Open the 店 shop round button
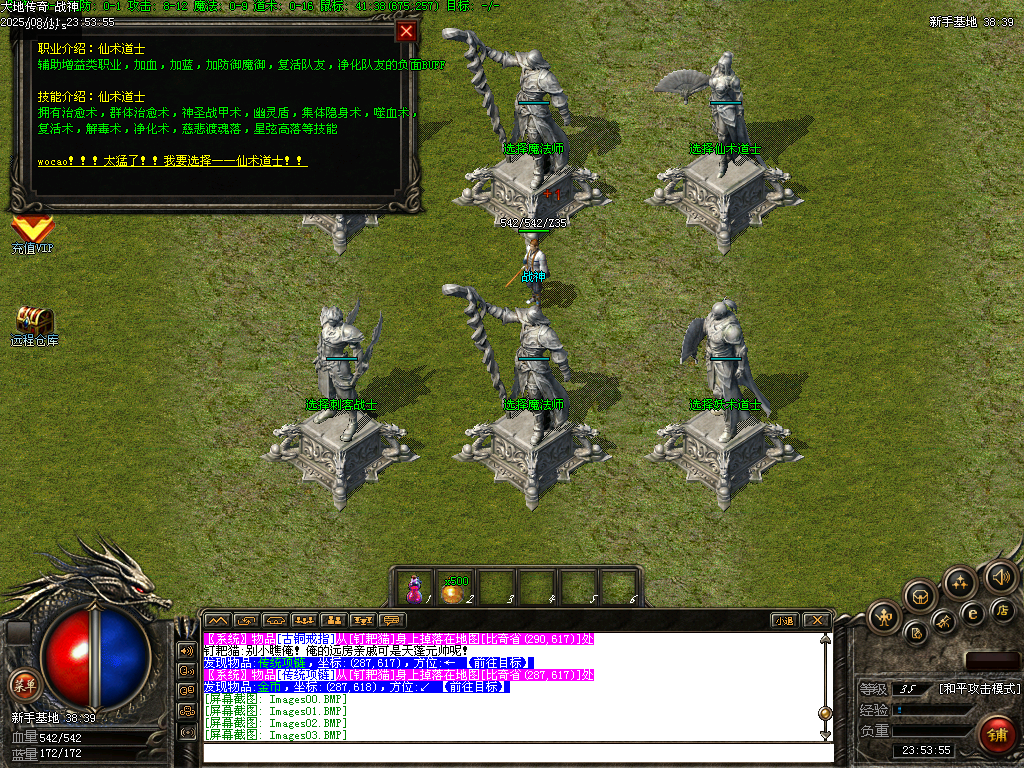Image resolution: width=1024 pixels, height=768 pixels. coord(1003,609)
